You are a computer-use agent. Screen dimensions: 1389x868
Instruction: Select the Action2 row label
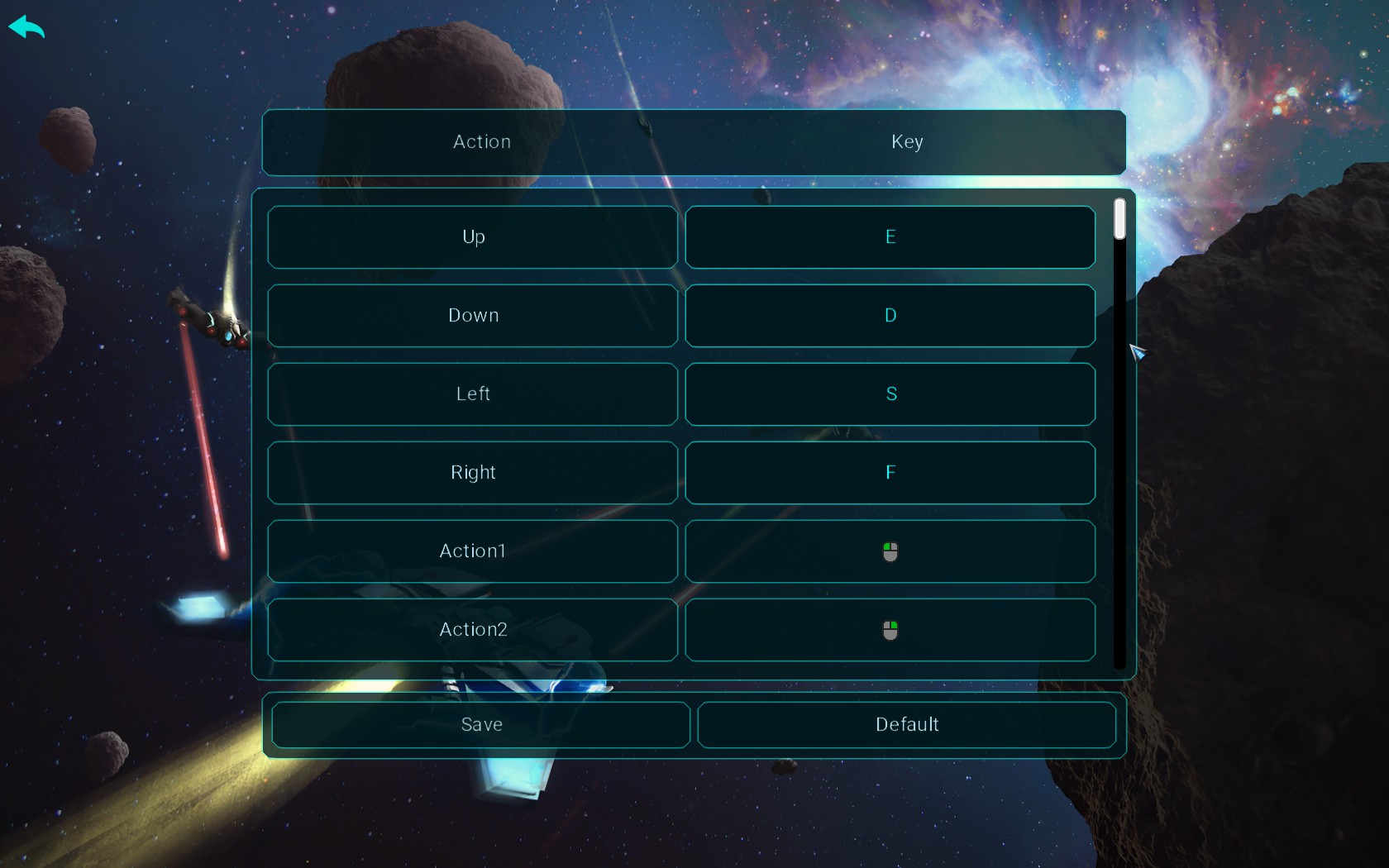(472, 630)
